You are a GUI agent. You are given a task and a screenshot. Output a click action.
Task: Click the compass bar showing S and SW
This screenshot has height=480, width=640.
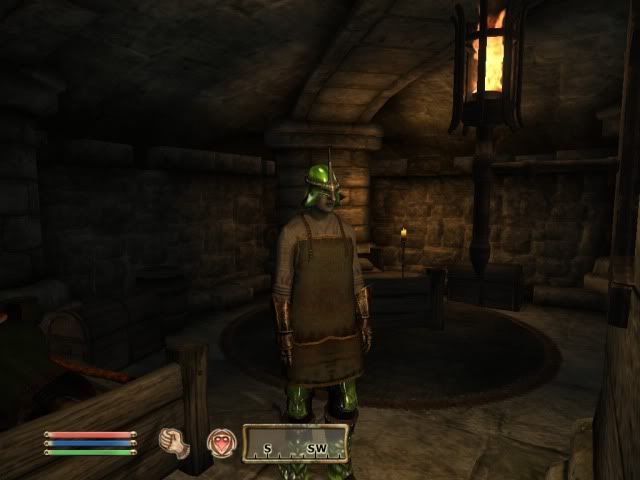296,442
